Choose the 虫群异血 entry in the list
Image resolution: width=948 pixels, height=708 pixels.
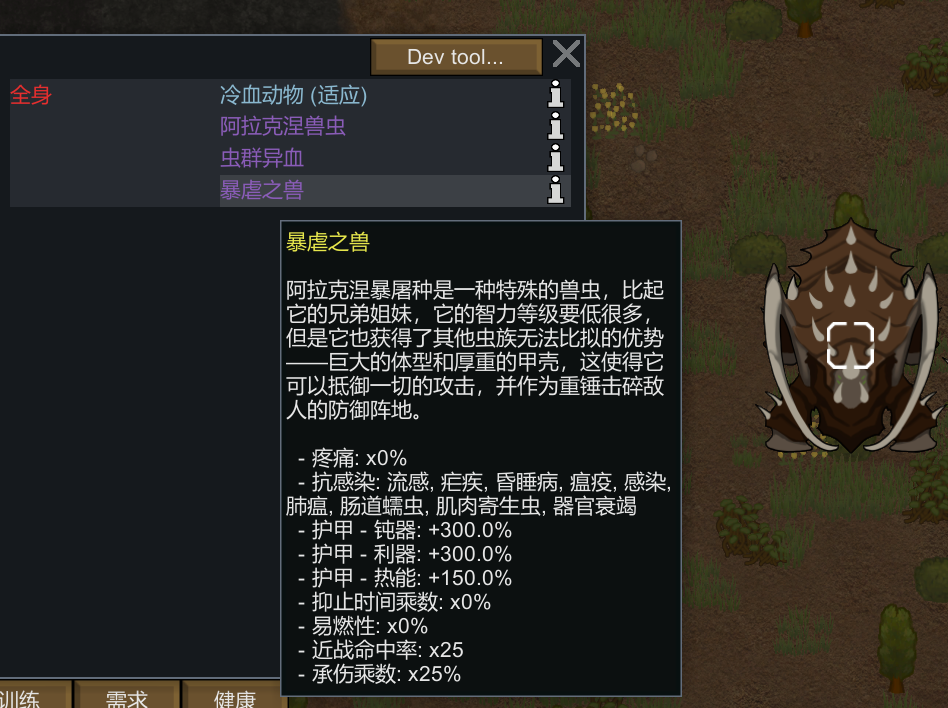coord(262,158)
